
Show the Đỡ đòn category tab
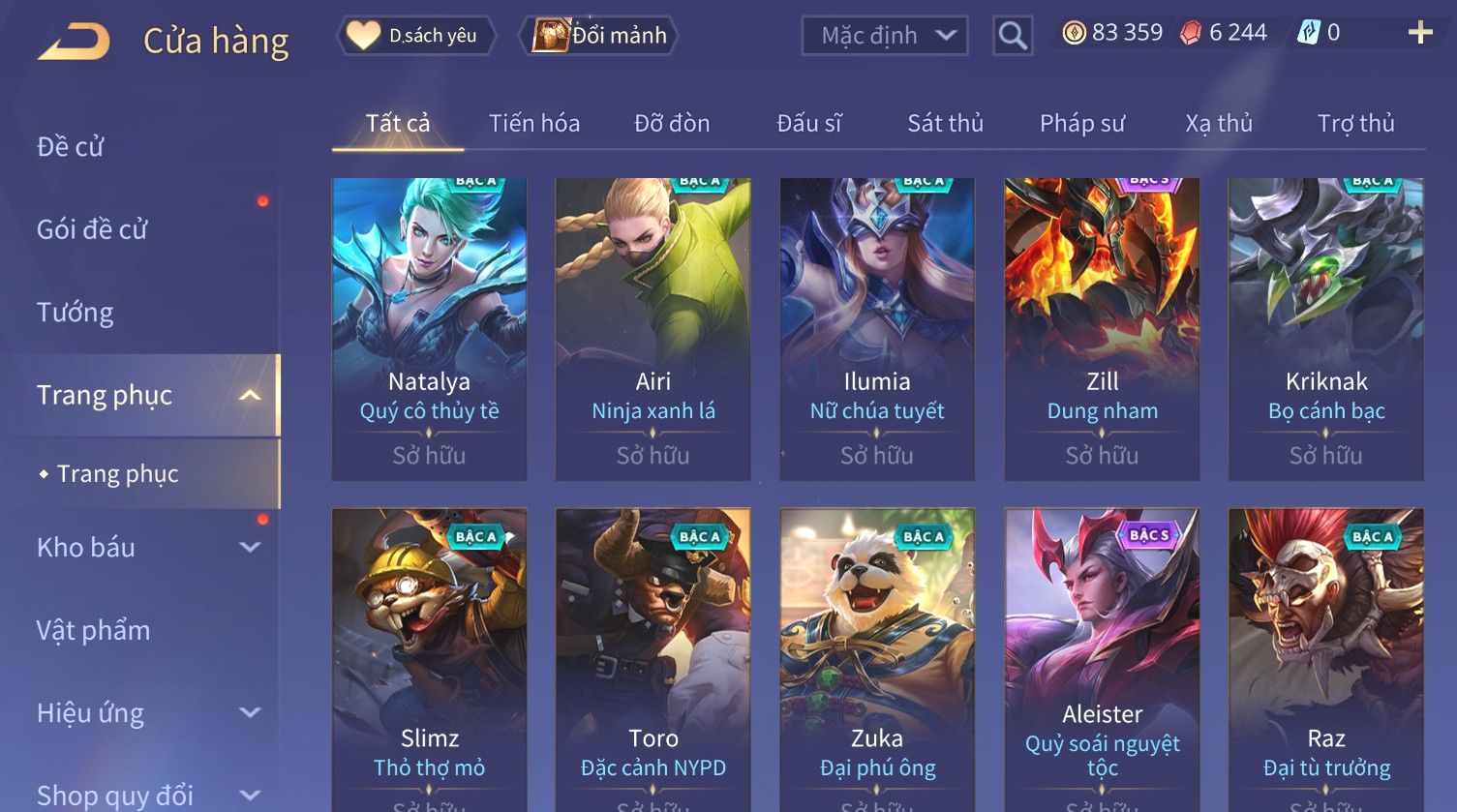click(x=672, y=124)
